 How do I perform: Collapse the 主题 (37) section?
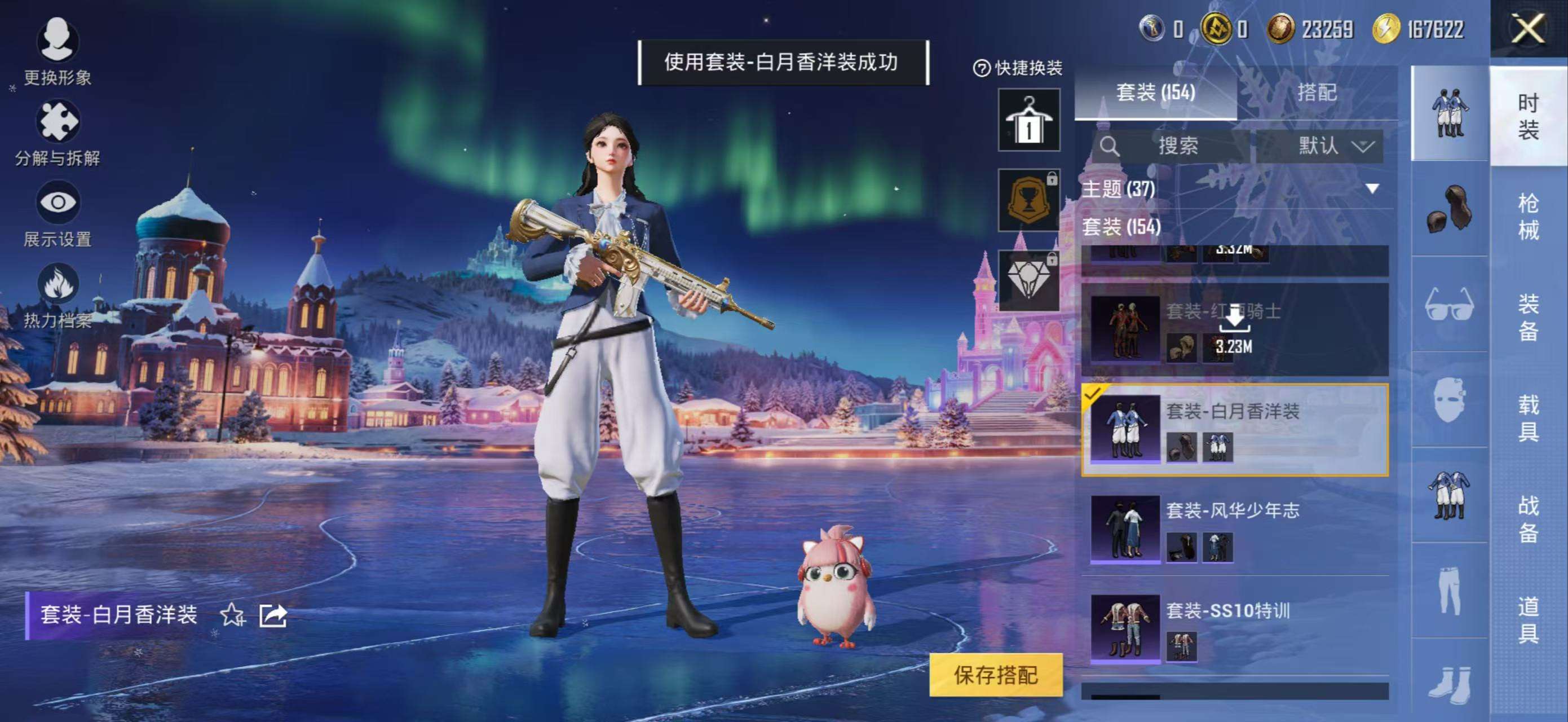[1371, 187]
